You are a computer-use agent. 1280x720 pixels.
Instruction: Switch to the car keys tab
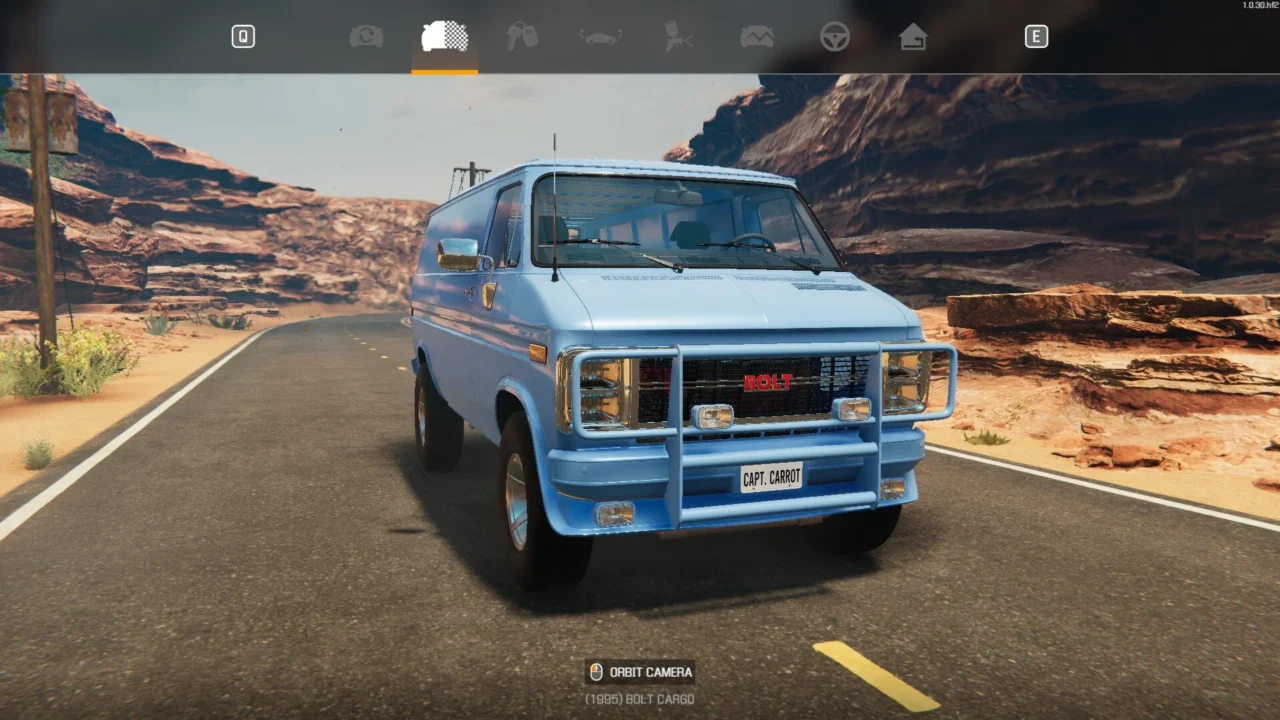click(522, 37)
